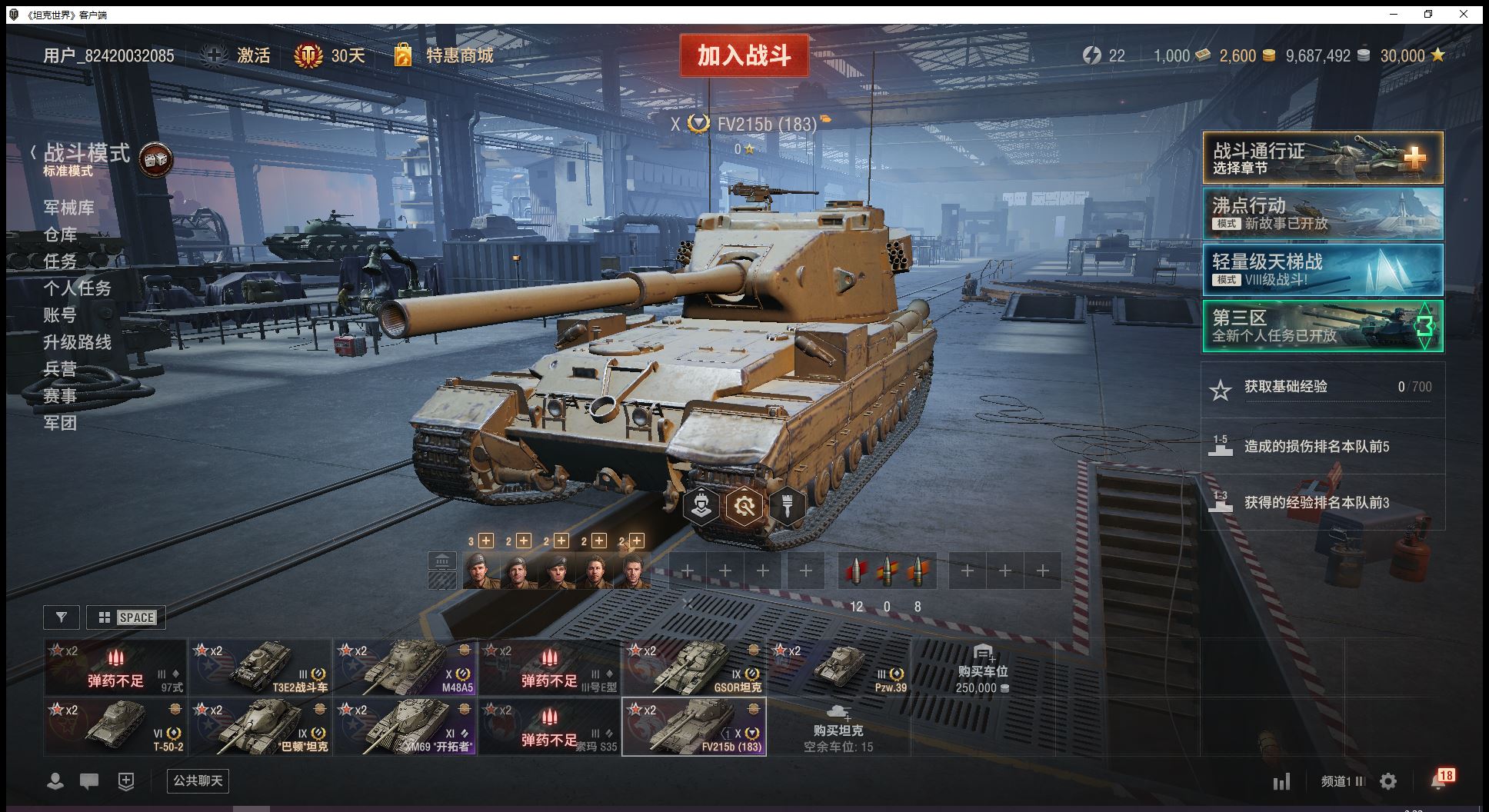Screen dimensions: 1489x812
Task: Open the 沸点行动 mode banner
Action: (1322, 215)
